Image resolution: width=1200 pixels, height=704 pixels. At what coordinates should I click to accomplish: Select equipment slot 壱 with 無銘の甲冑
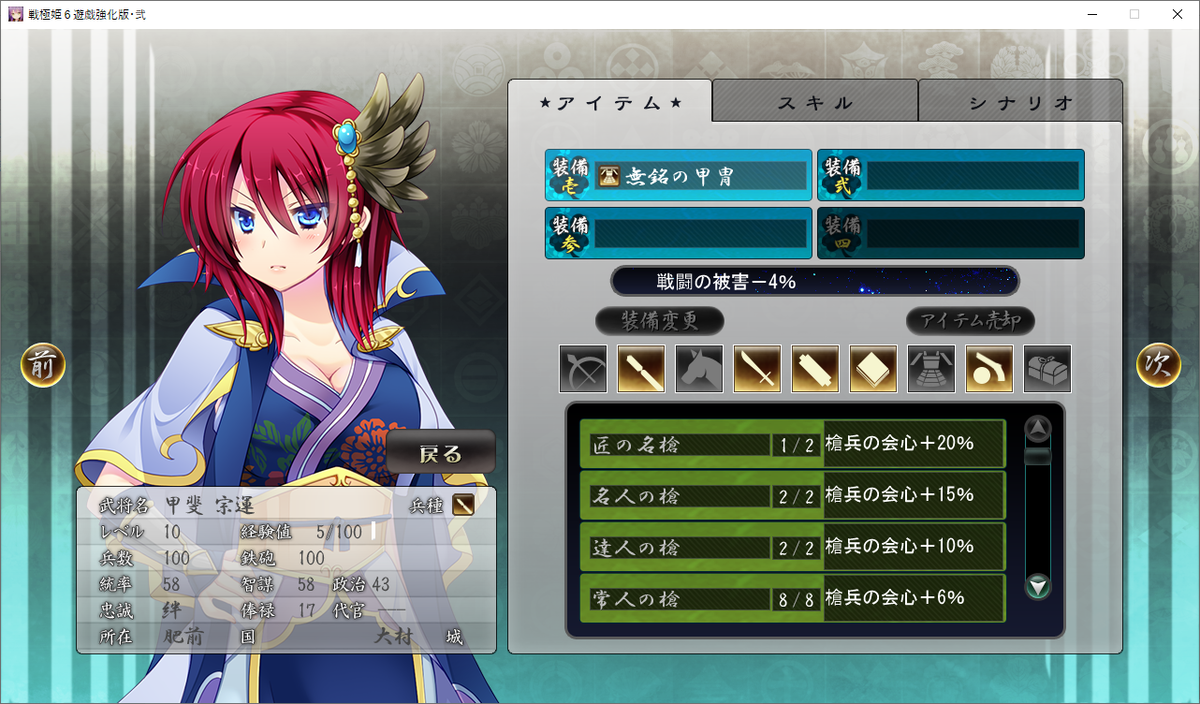point(678,177)
